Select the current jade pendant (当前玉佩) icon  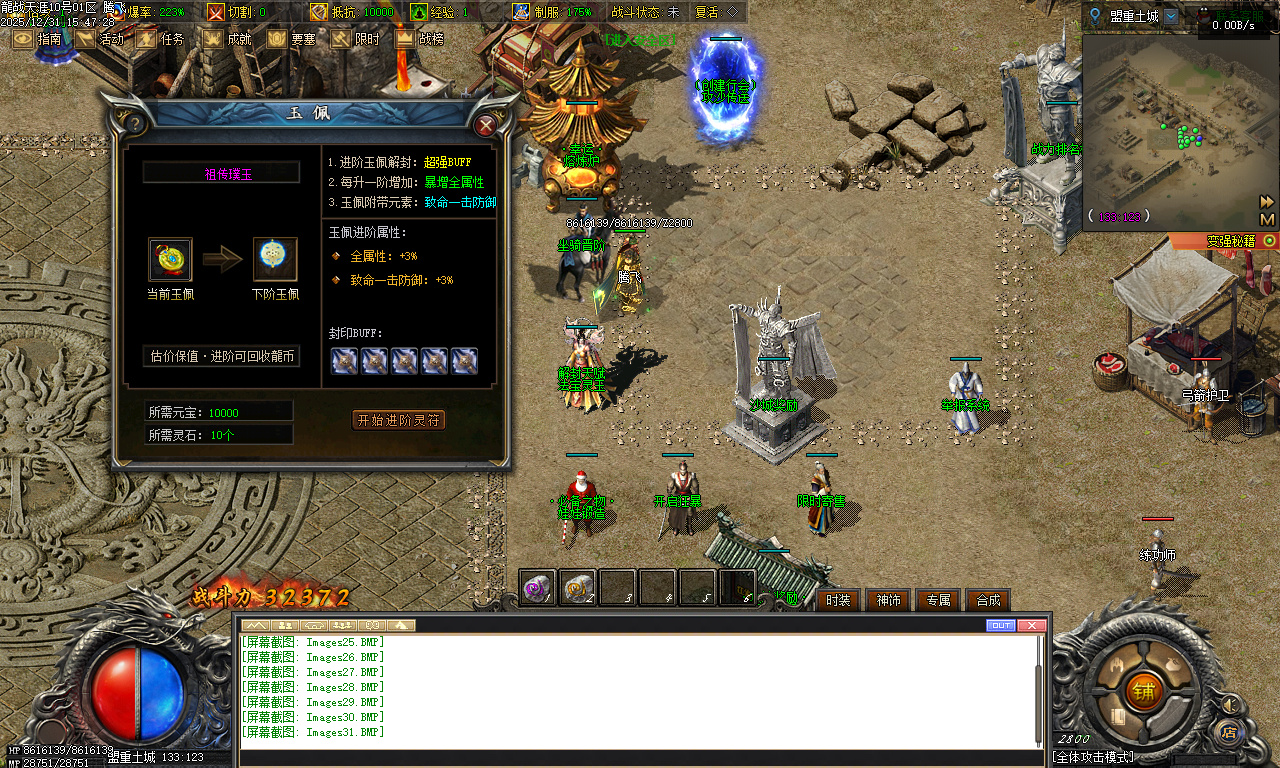(170, 259)
